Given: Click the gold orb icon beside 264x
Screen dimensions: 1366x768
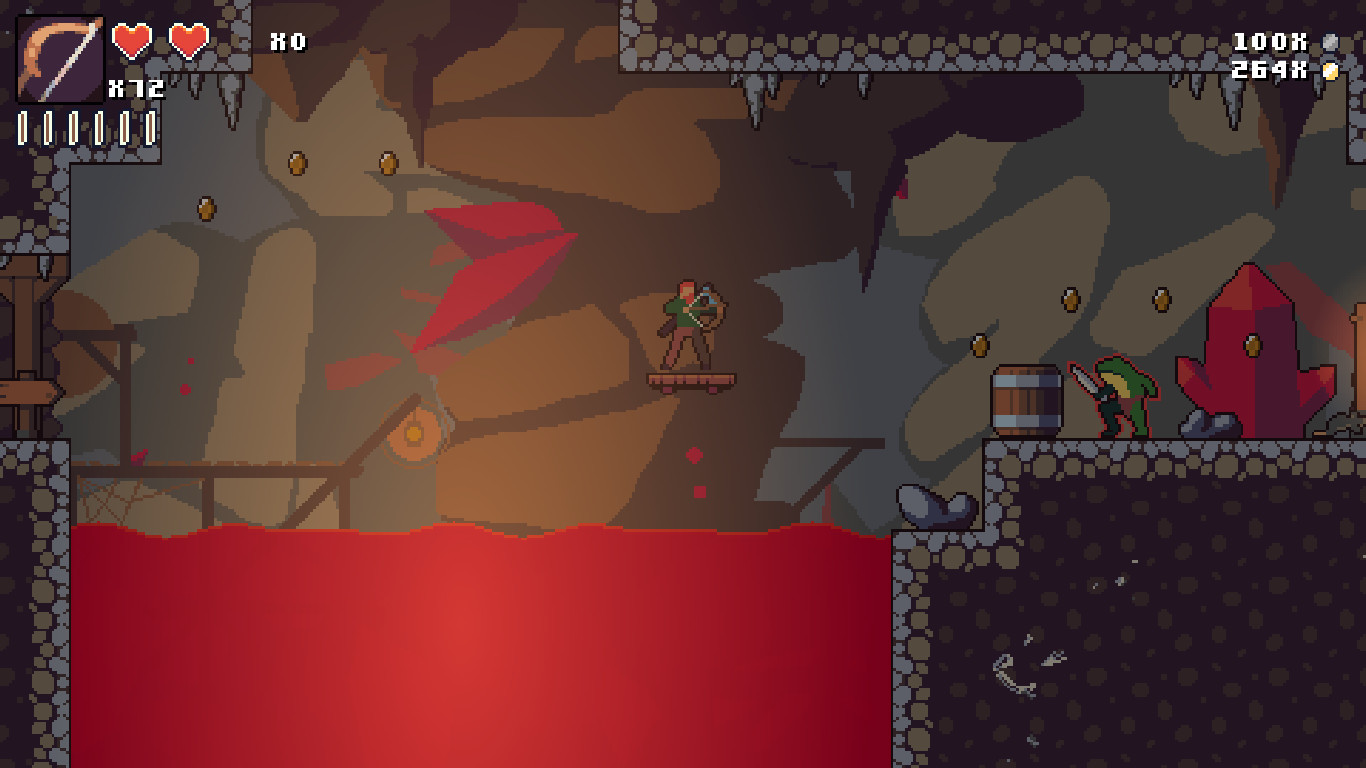Looking at the screenshot, I should coord(1330,70).
